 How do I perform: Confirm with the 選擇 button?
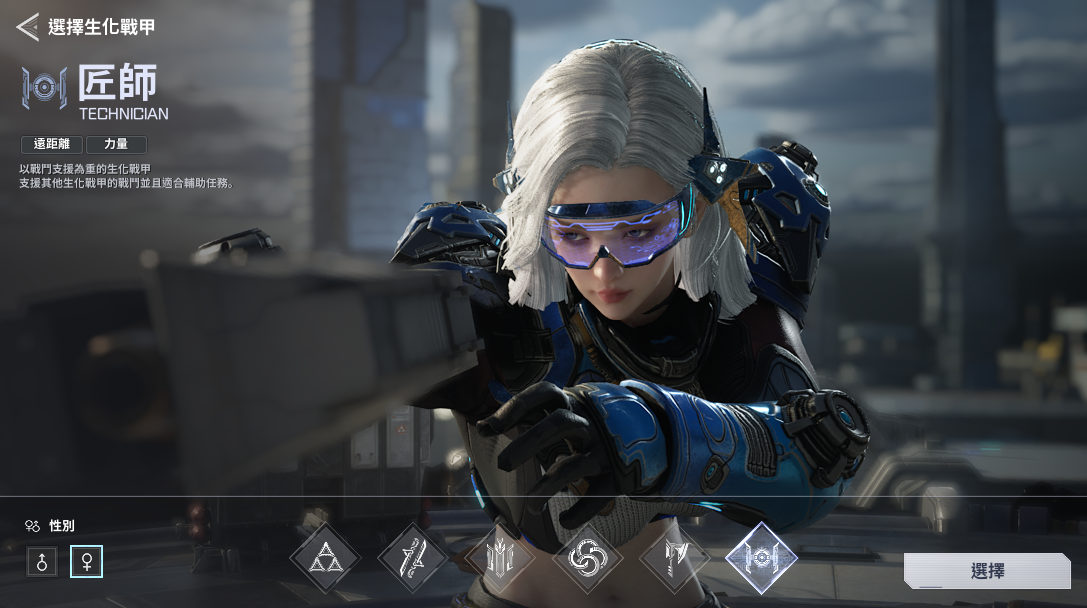tap(986, 571)
